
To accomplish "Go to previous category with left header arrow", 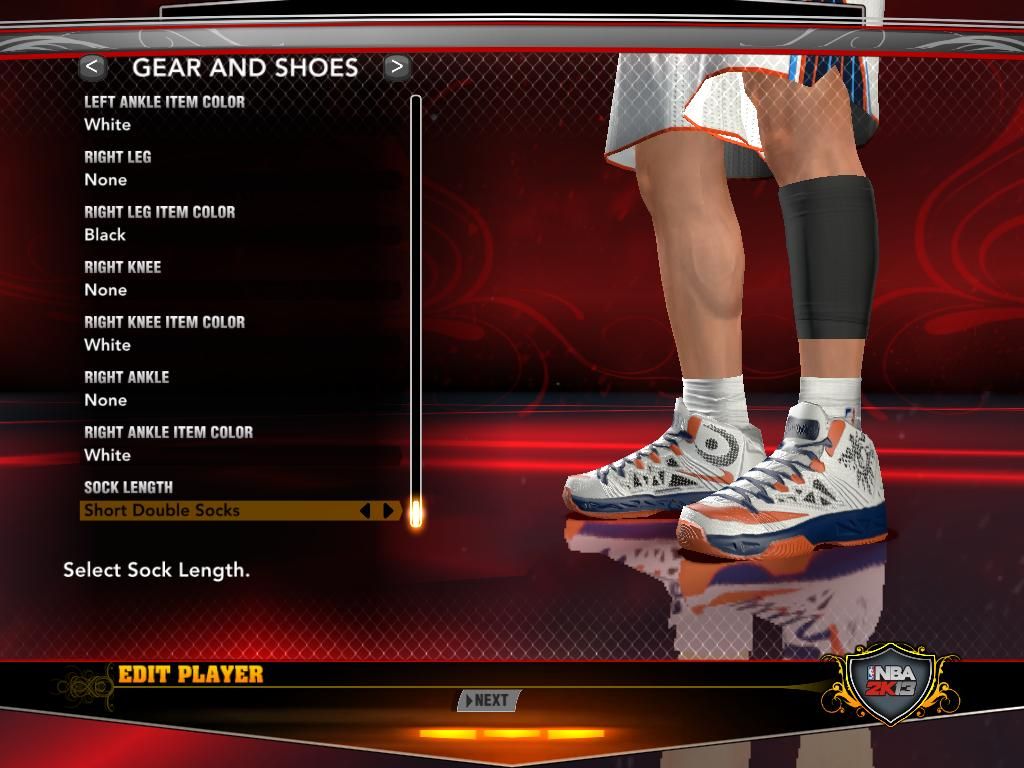I will click(x=93, y=67).
